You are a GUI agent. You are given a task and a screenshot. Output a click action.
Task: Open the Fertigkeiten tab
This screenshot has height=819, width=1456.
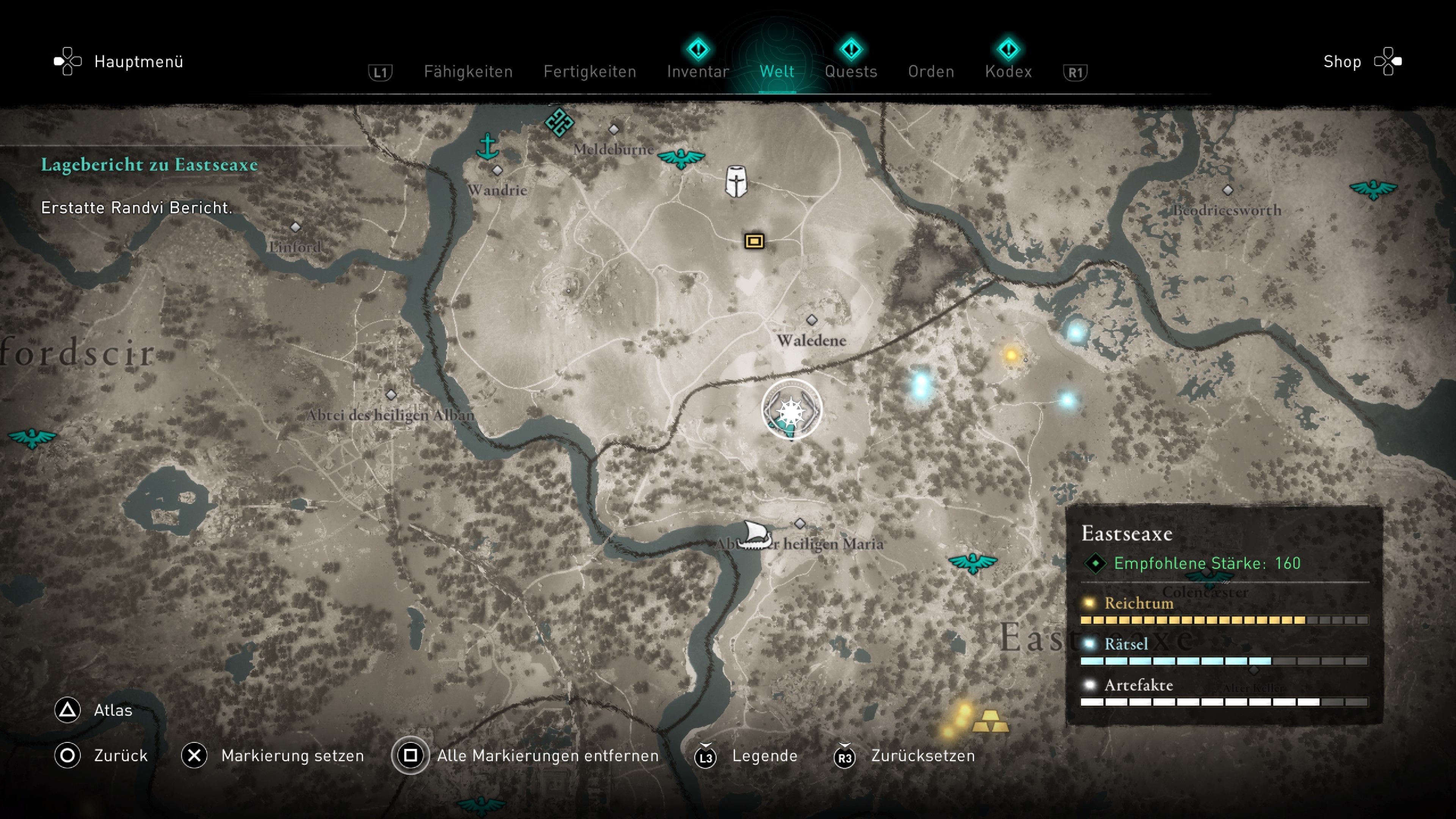click(x=590, y=72)
